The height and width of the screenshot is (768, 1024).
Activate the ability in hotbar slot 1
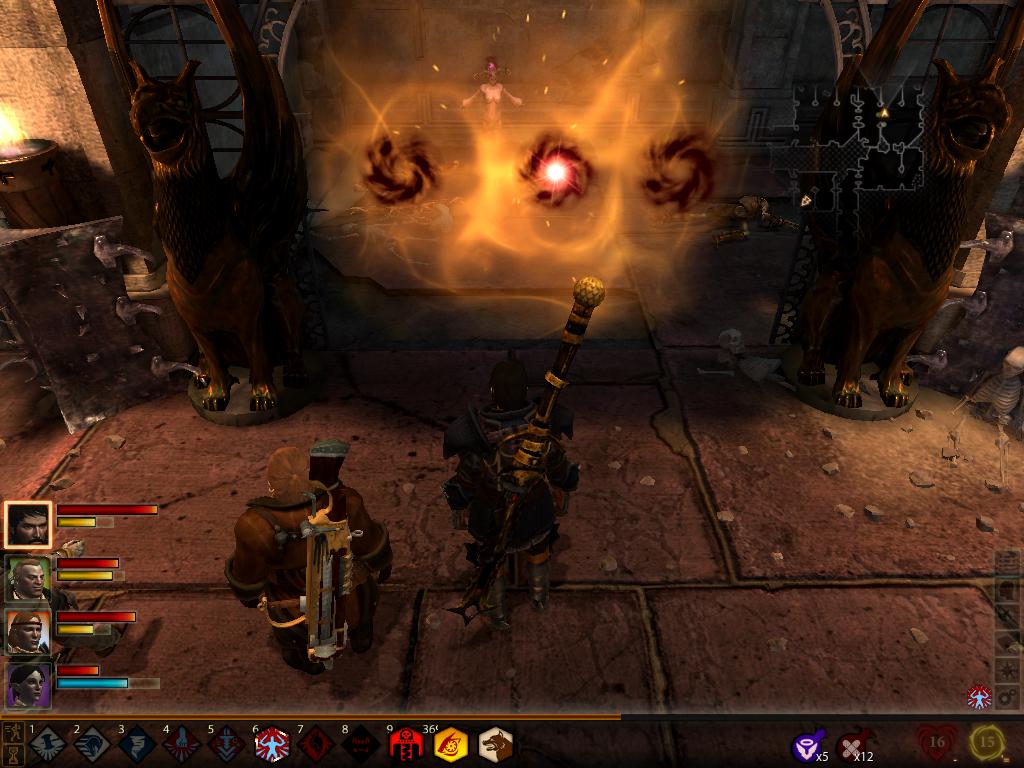pyautogui.click(x=47, y=744)
